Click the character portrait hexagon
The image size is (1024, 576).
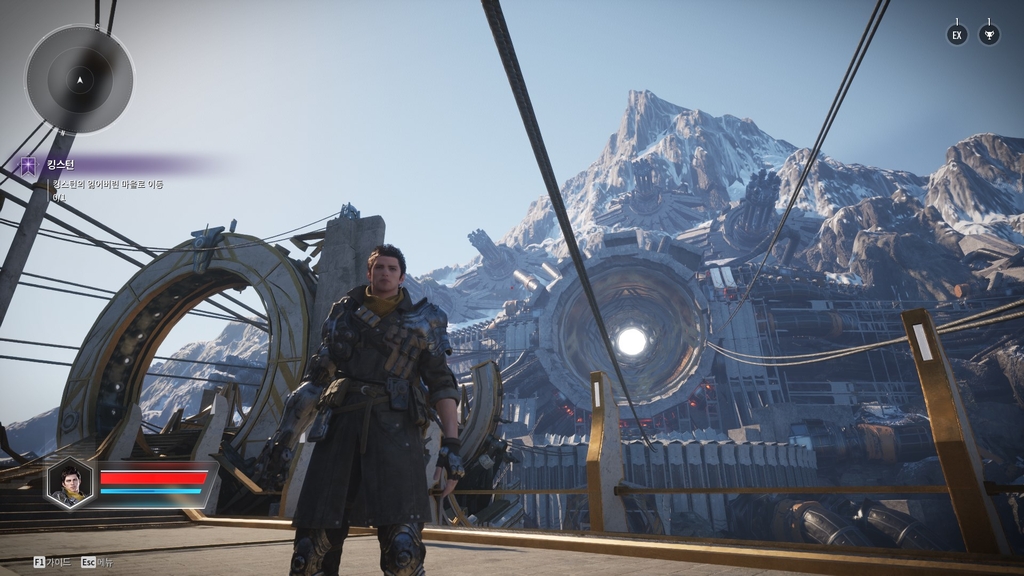coord(70,482)
